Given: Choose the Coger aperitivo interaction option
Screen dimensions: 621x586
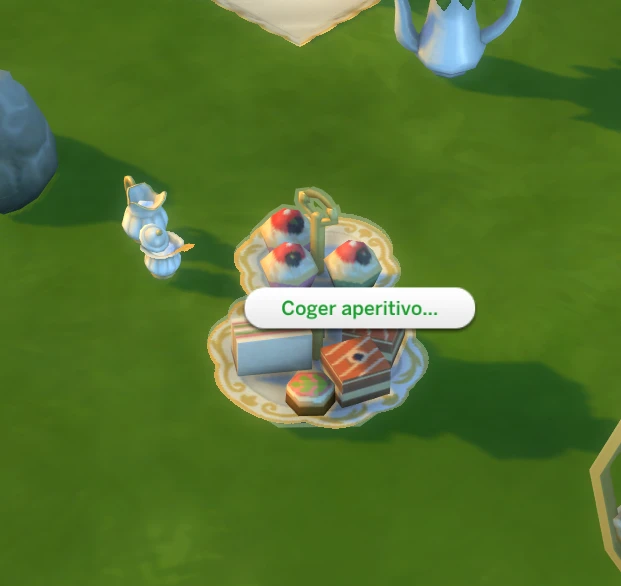Looking at the screenshot, I should click(359, 309).
